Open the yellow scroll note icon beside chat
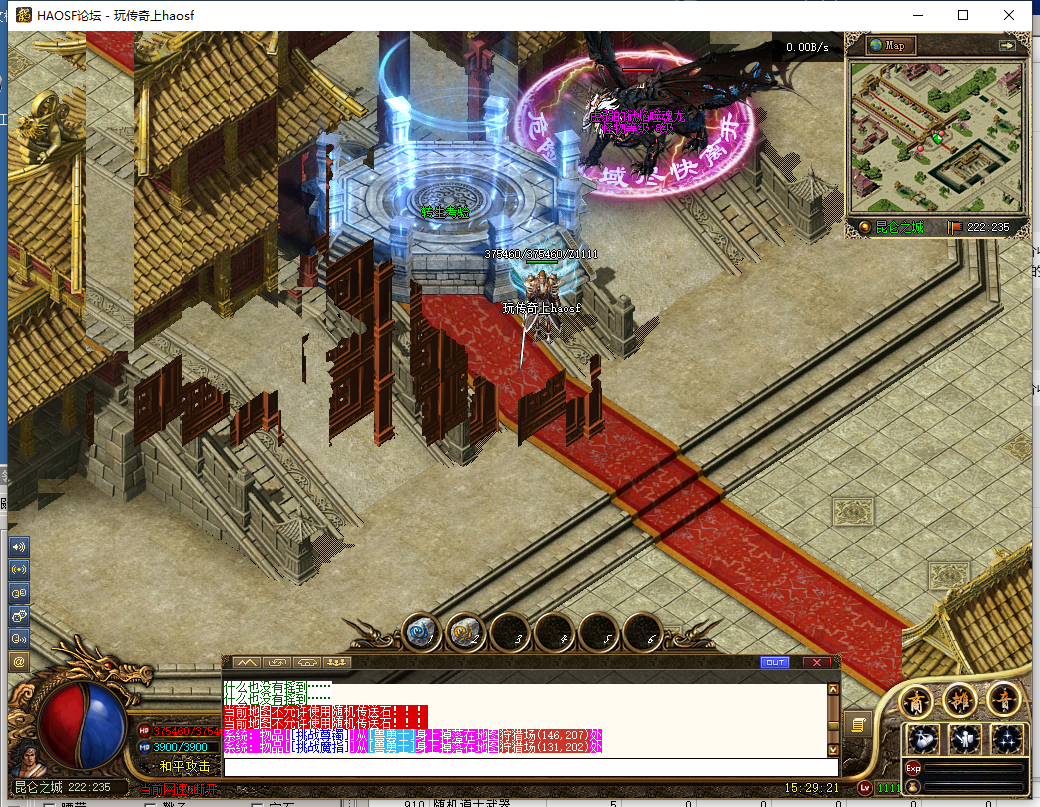This screenshot has height=807, width=1040. 857,724
